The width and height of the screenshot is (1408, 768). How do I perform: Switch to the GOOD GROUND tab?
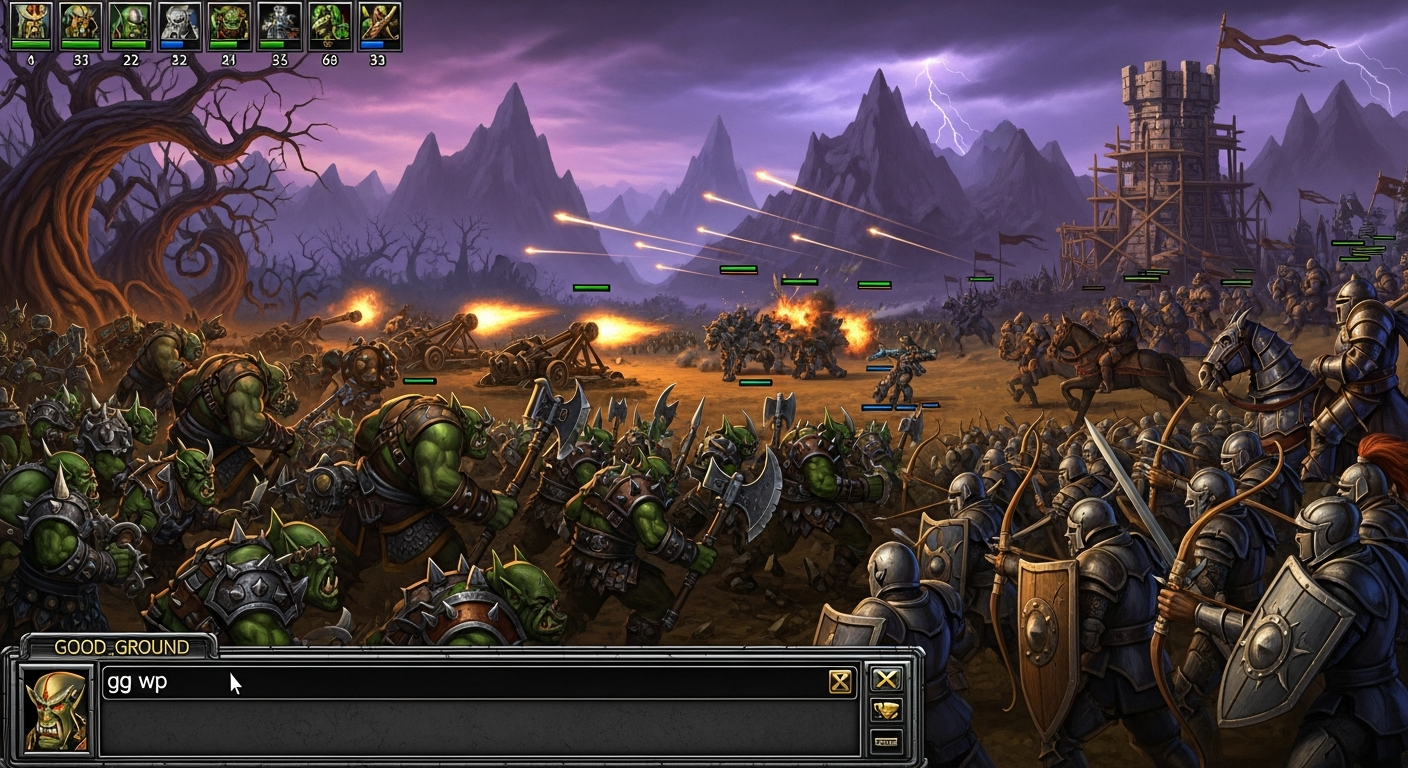pyautogui.click(x=130, y=647)
